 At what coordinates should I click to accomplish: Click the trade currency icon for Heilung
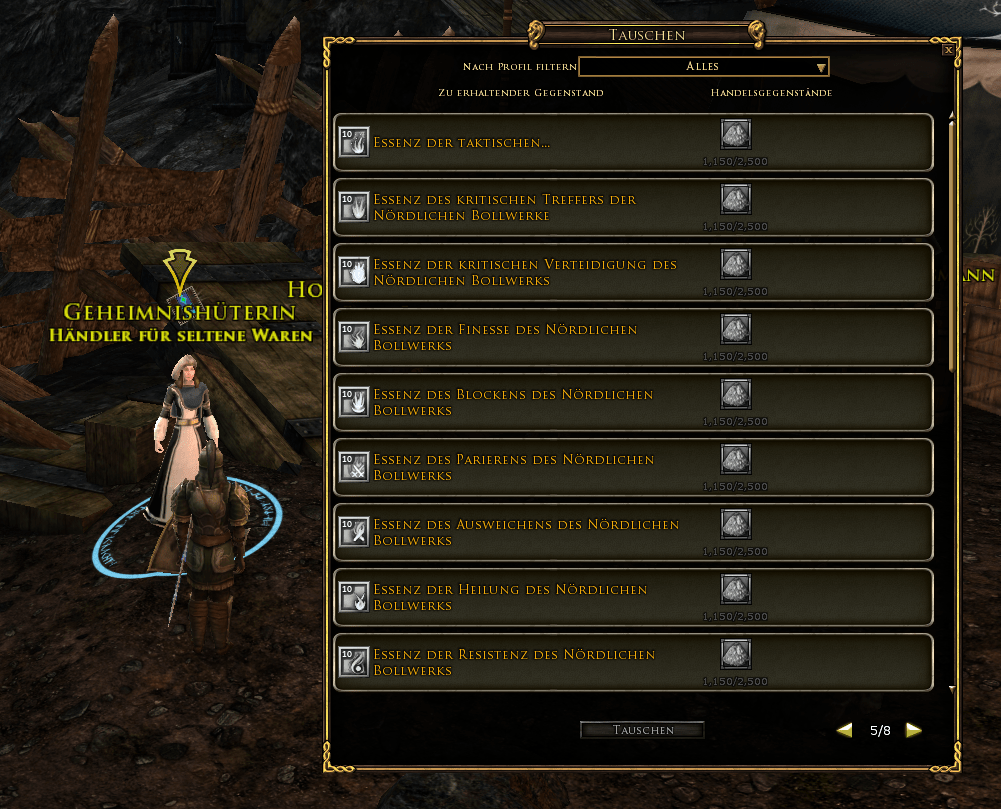click(736, 590)
